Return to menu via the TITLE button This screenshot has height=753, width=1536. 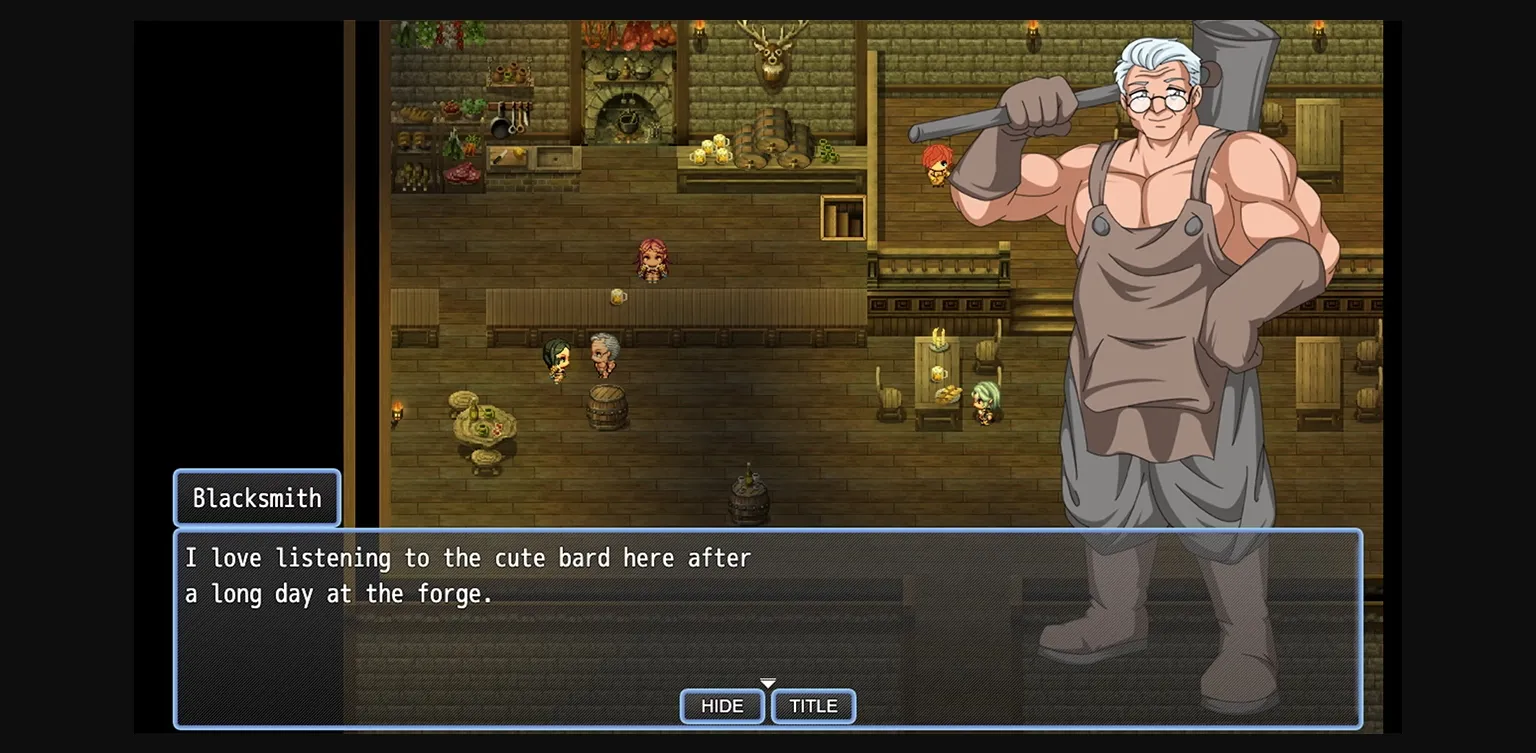point(813,706)
